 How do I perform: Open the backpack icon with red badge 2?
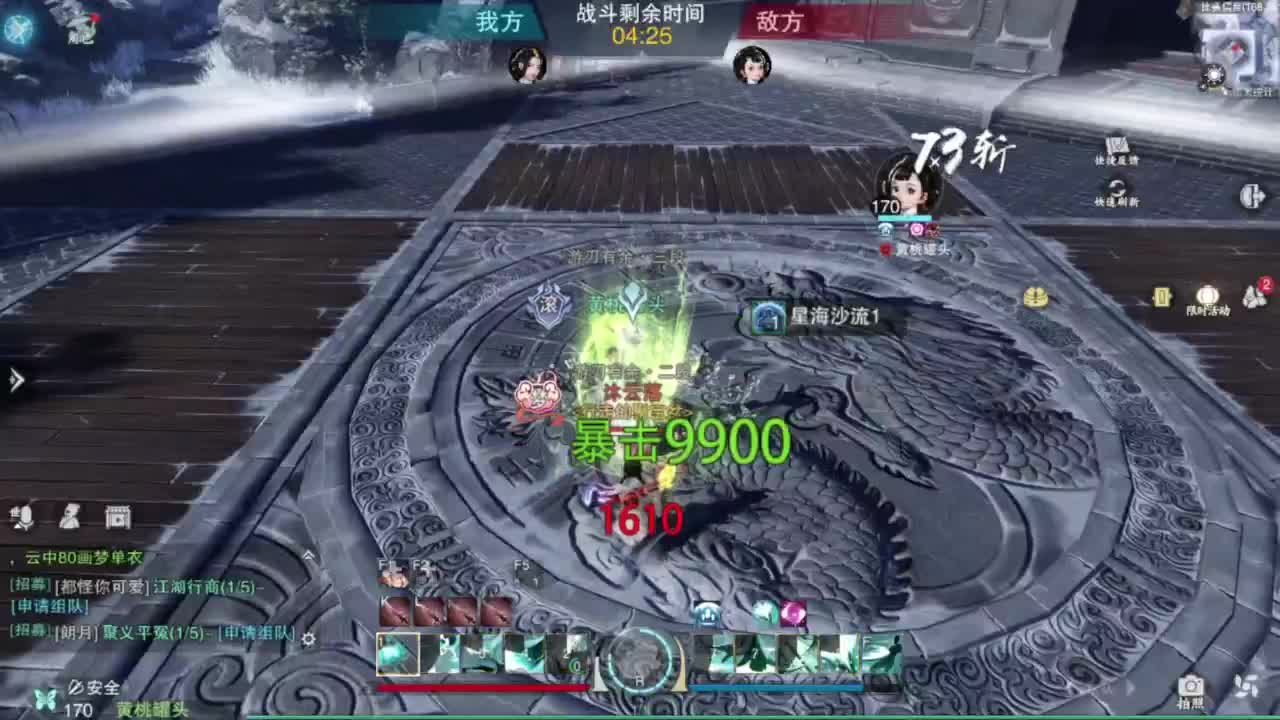(1253, 295)
